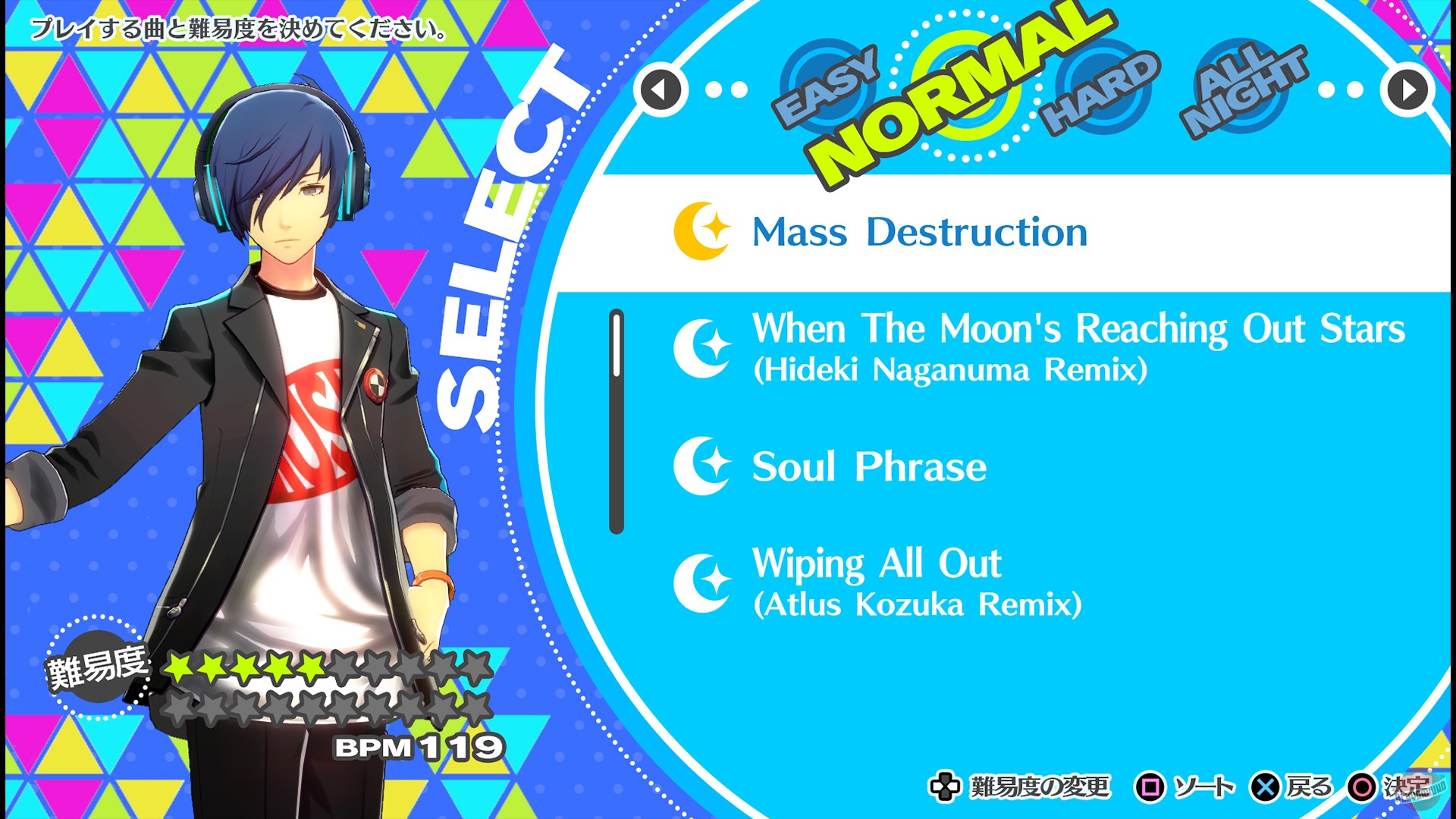Enable ALL NIGHT difficulty
1456x819 pixels.
tap(1244, 83)
